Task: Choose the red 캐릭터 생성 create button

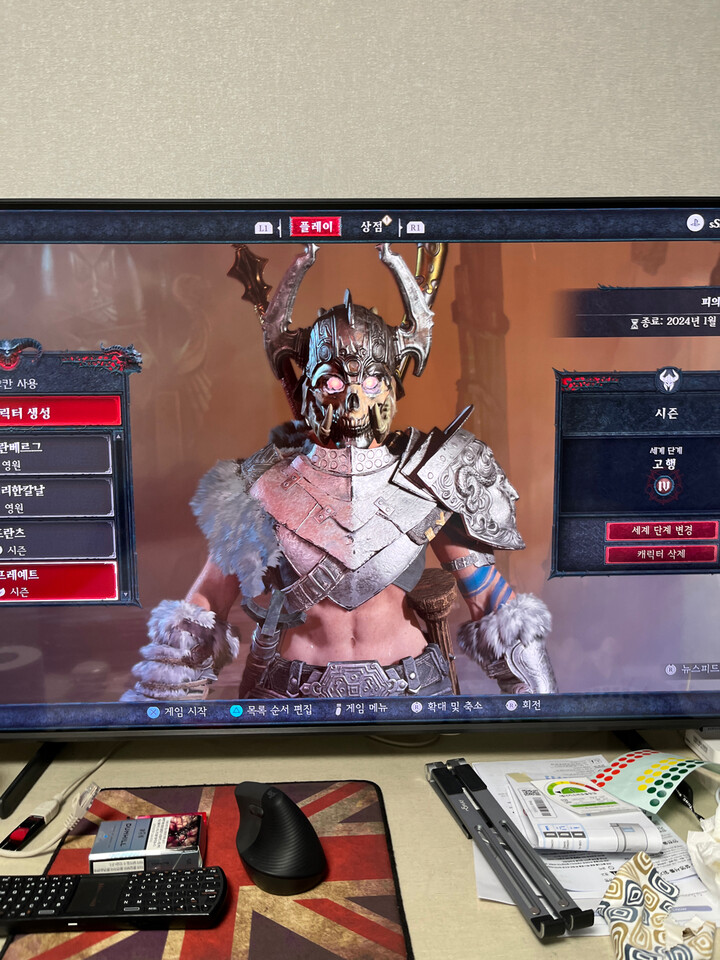Action: (58, 411)
